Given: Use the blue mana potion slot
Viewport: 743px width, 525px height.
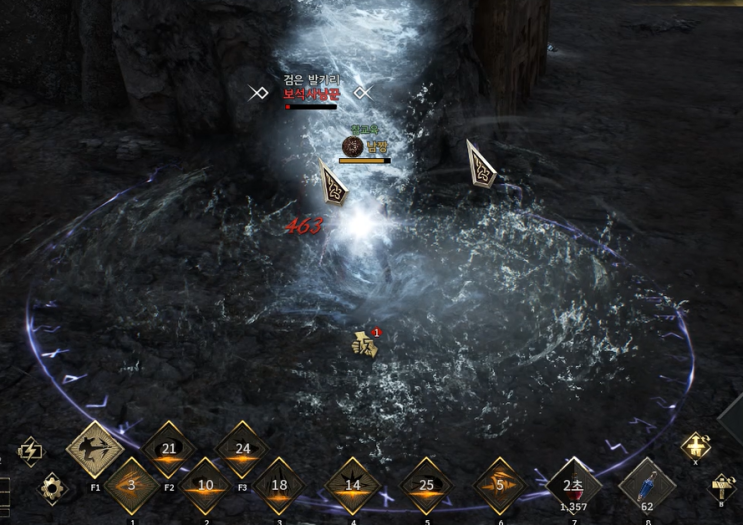Looking at the screenshot, I should 647,486.
